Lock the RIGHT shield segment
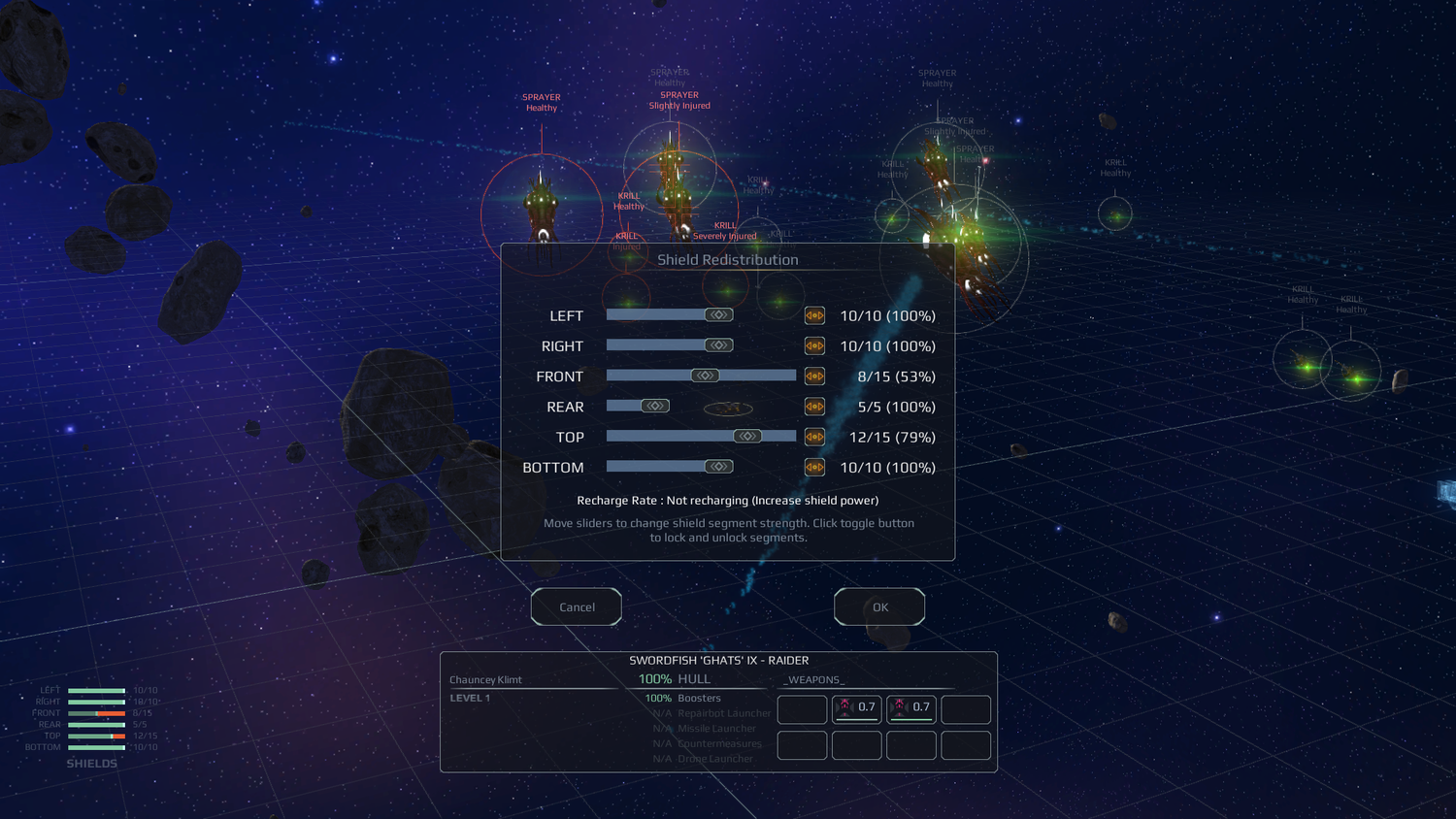The height and width of the screenshot is (819, 1456). click(x=814, y=345)
